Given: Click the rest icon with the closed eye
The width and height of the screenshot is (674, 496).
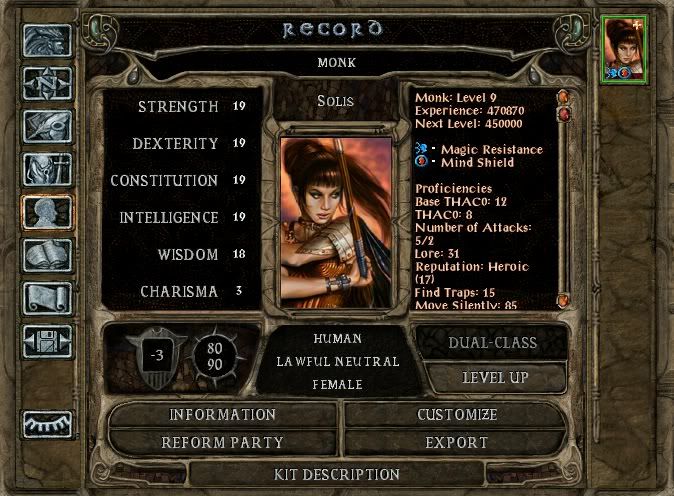Looking at the screenshot, I should [x=46, y=425].
